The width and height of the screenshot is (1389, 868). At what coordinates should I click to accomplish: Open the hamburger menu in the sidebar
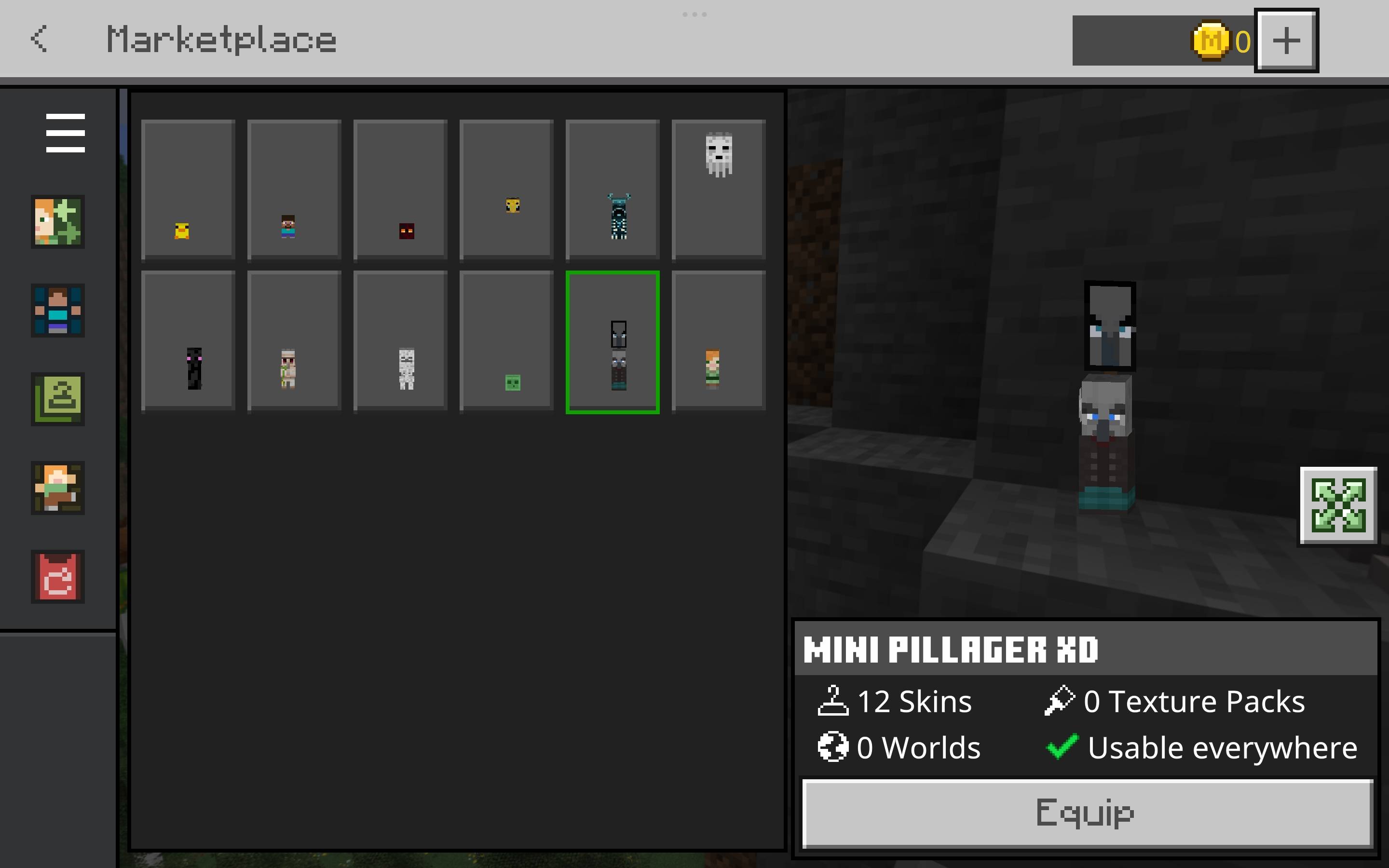tap(66, 133)
